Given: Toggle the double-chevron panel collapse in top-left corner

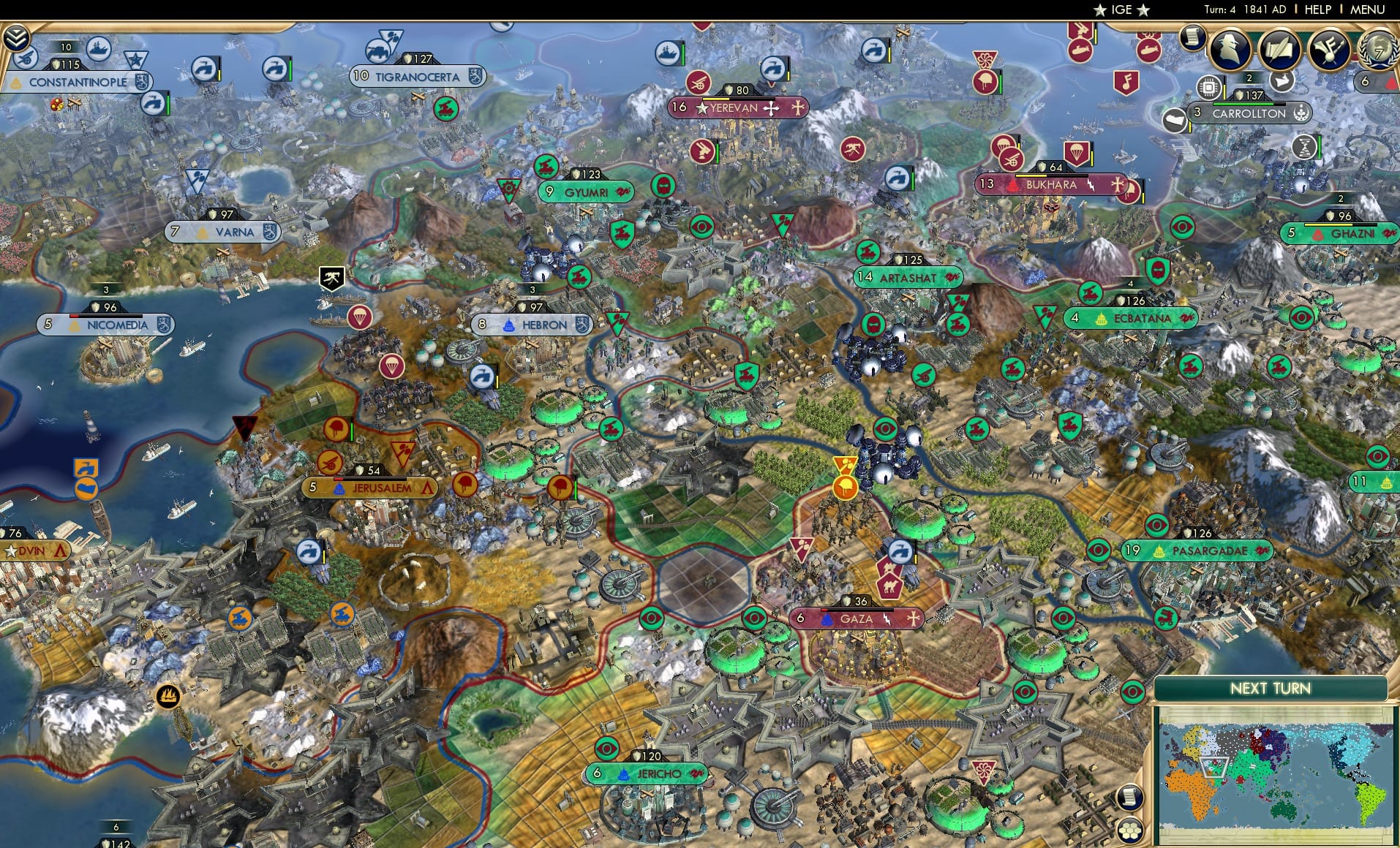Looking at the screenshot, I should tap(16, 37).
